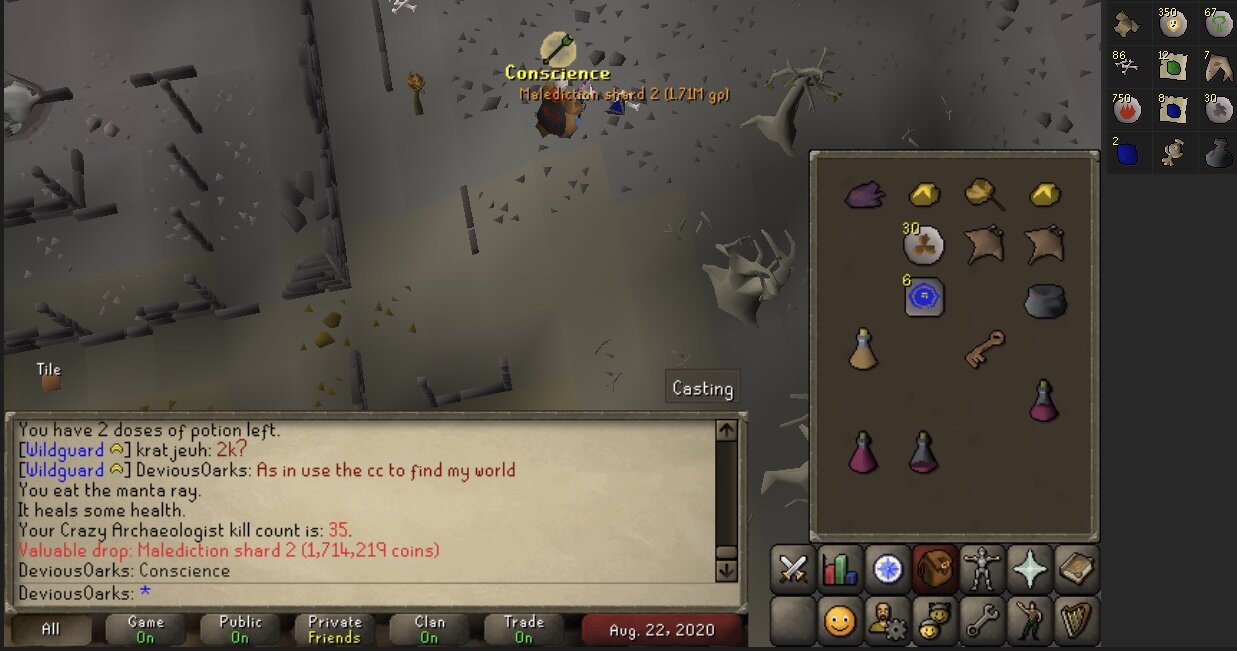Show the Worn Equipment figure tab

pos(981,570)
